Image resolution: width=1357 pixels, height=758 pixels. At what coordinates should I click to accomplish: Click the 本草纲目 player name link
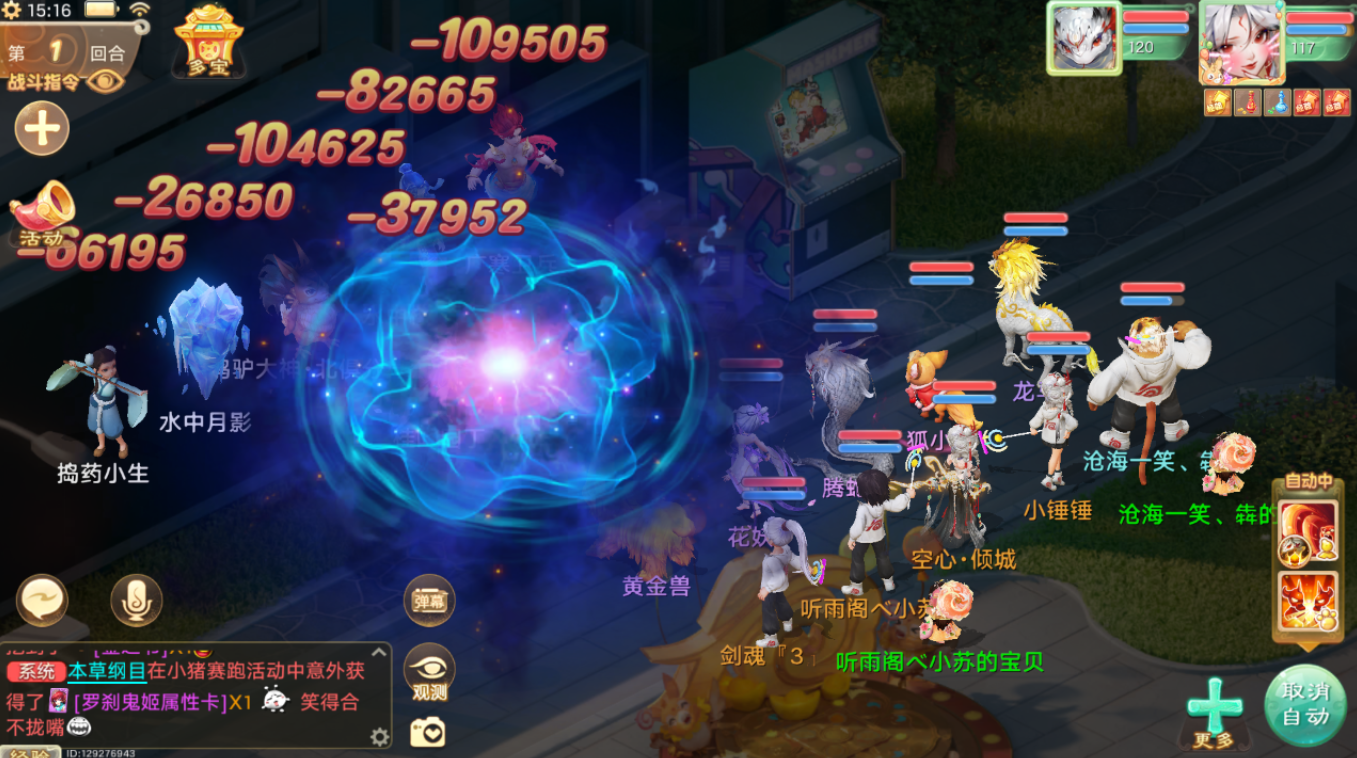pyautogui.click(x=107, y=672)
